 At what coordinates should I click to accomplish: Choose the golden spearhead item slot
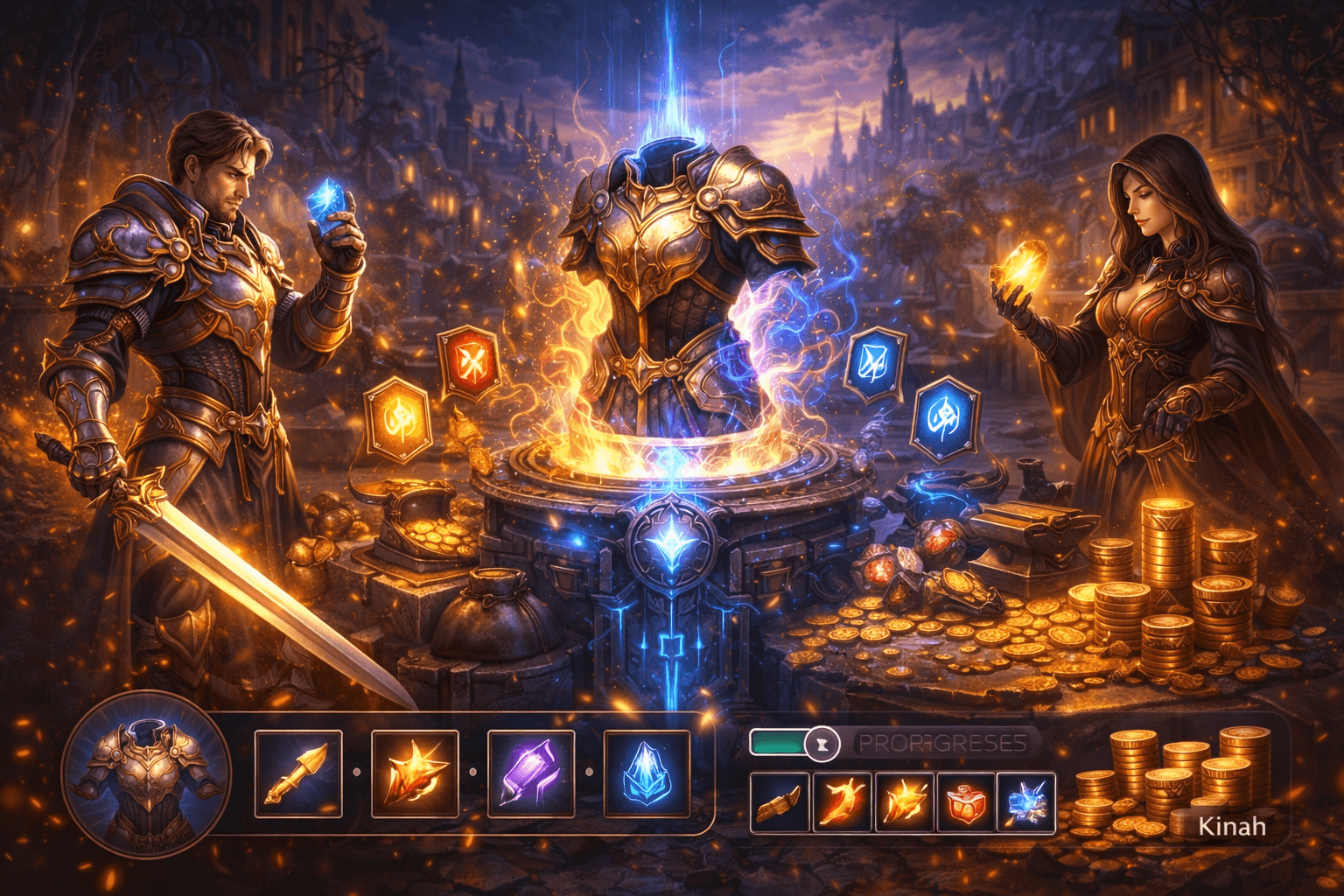(x=298, y=773)
